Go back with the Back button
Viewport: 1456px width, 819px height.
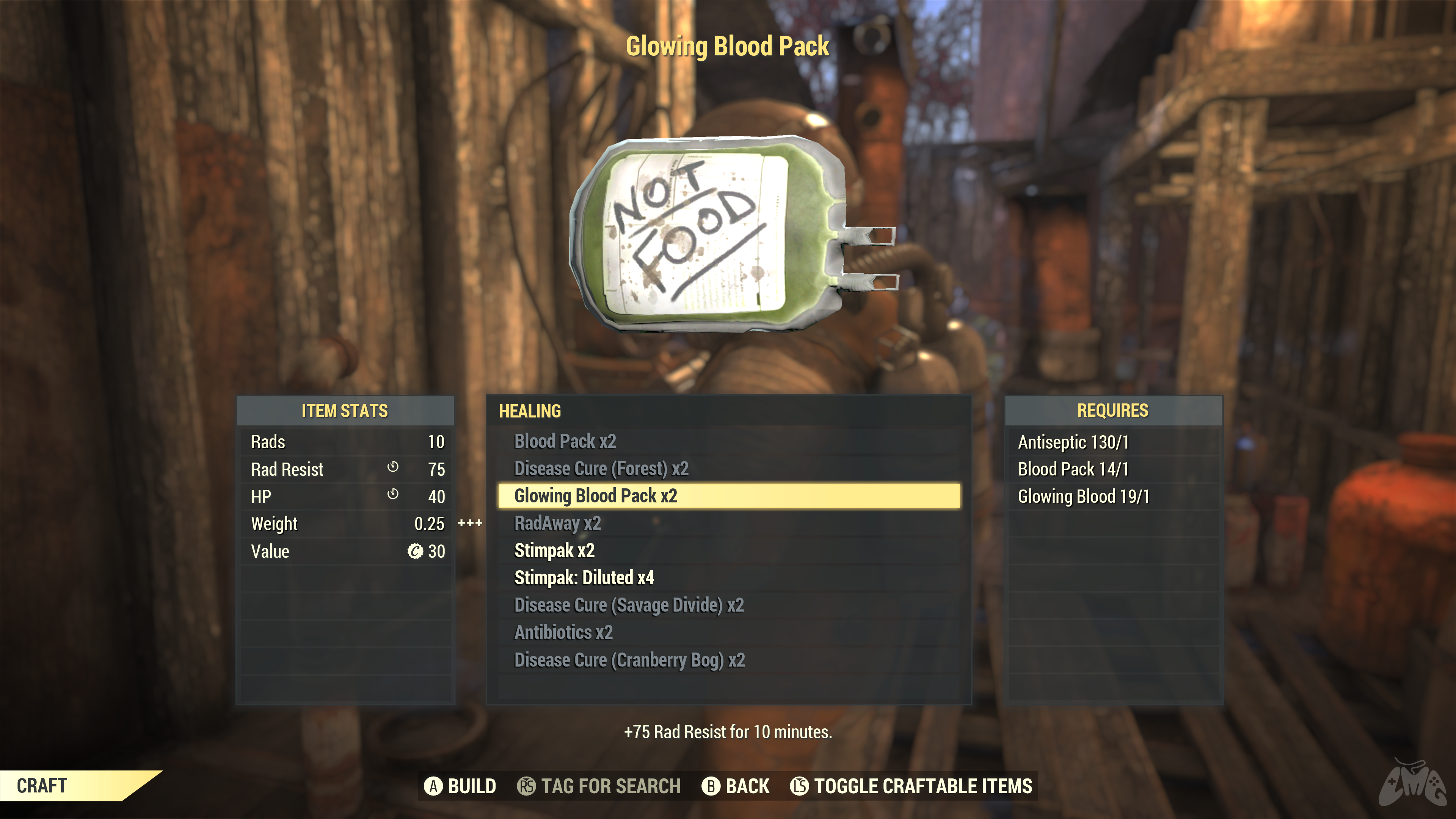(735, 786)
